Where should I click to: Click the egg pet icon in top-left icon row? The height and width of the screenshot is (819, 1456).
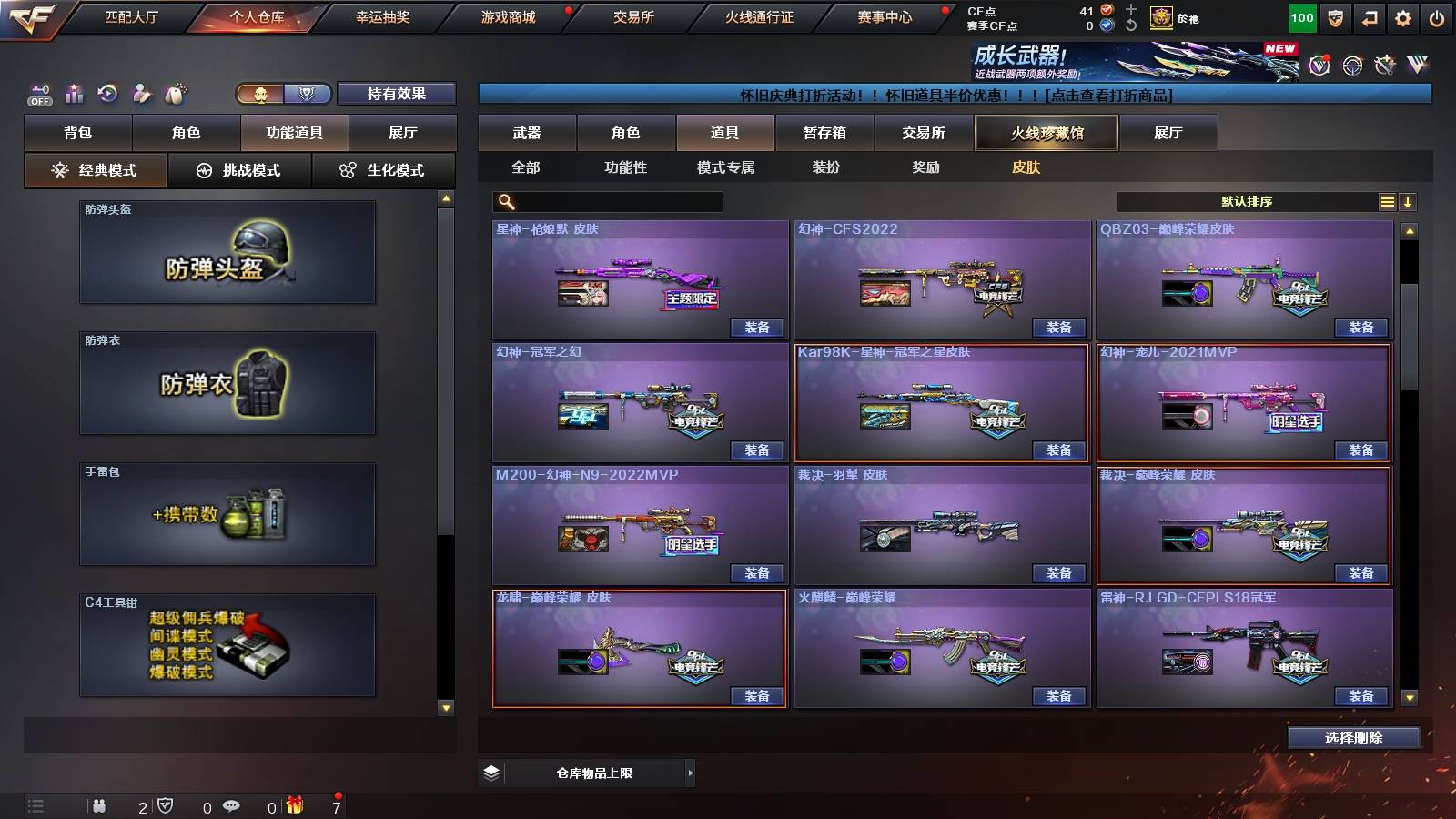(176, 92)
